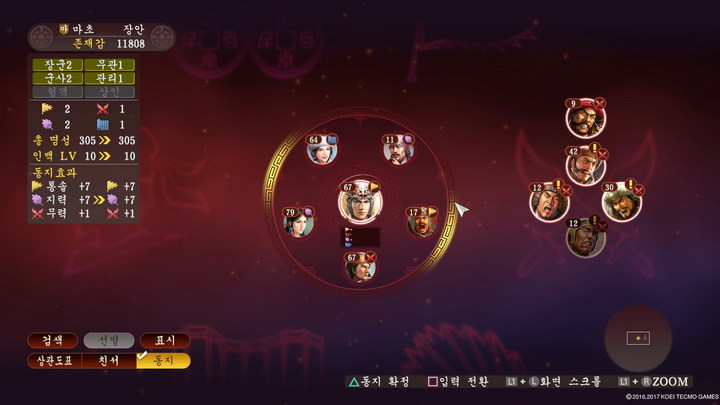Select the center officer portrait numbered 67
The width and height of the screenshot is (720, 405).
click(355, 203)
